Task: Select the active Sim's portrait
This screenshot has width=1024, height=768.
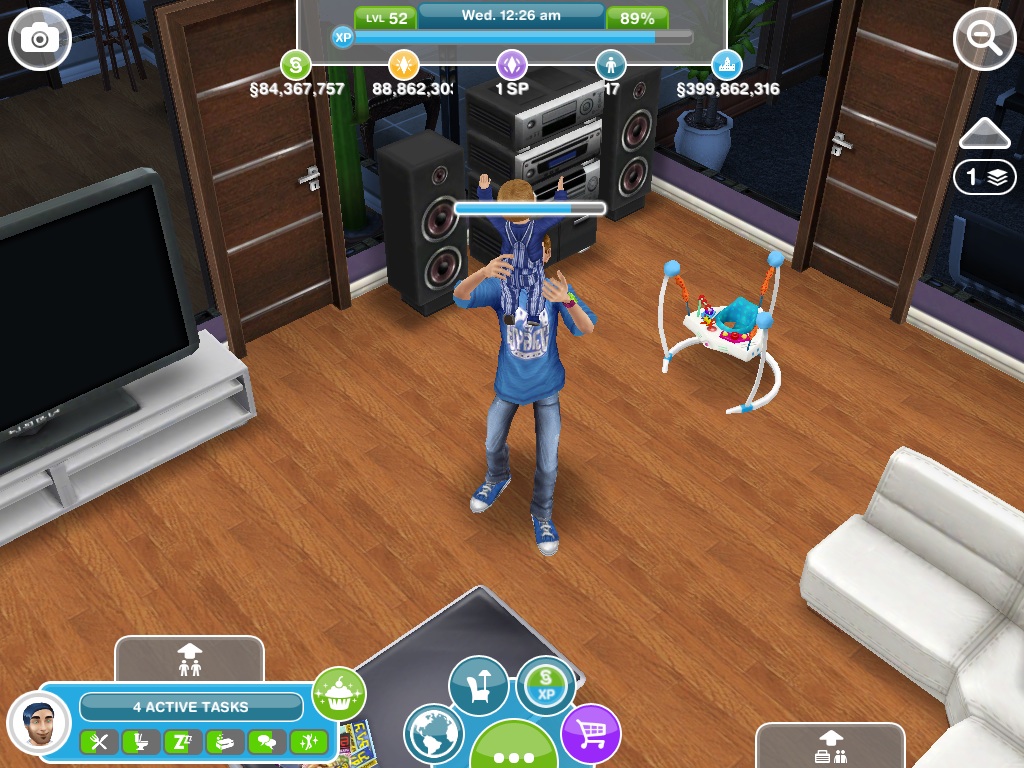Action: (38, 722)
